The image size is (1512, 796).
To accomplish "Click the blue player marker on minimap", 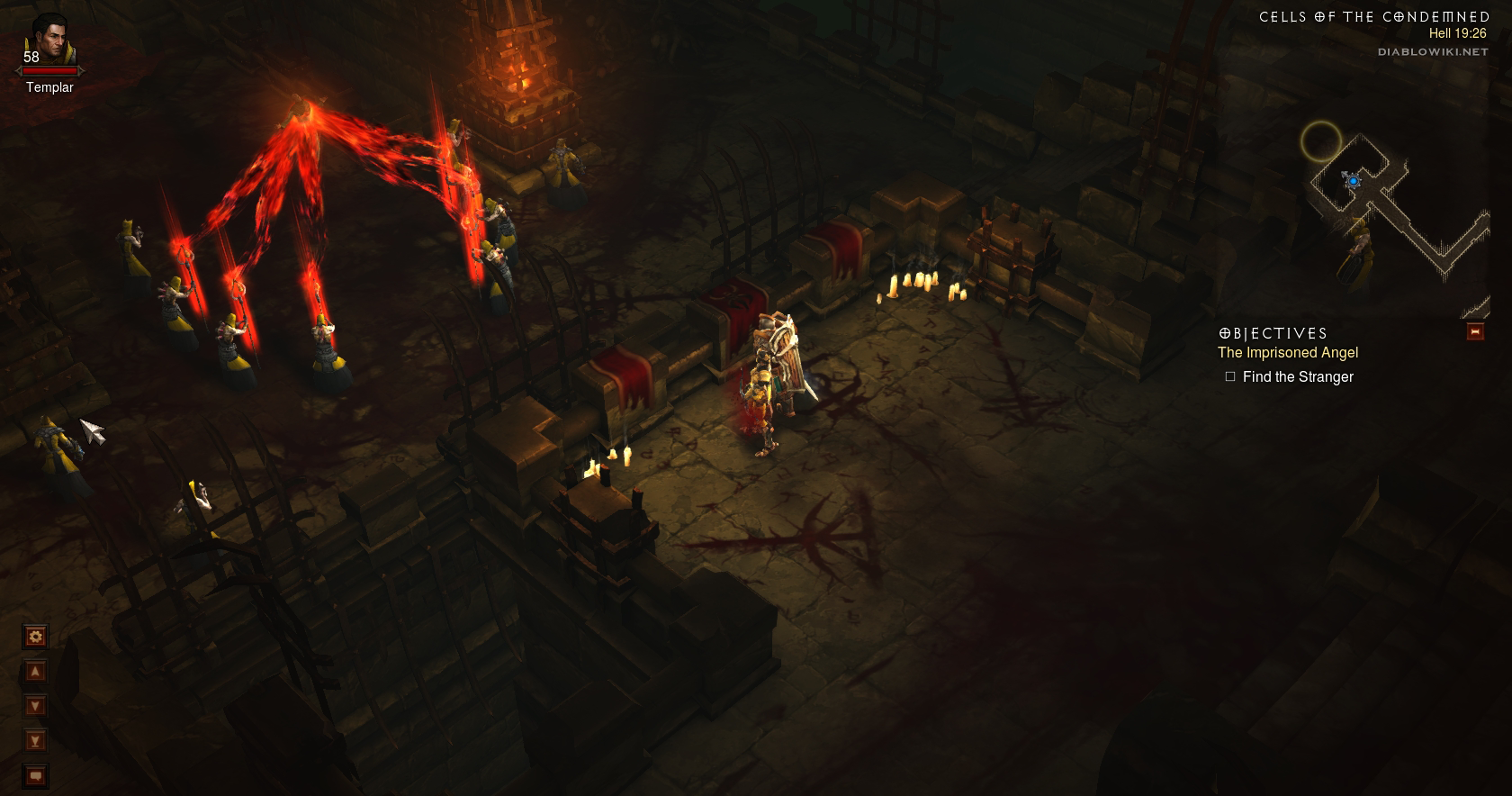I will (x=1353, y=181).
